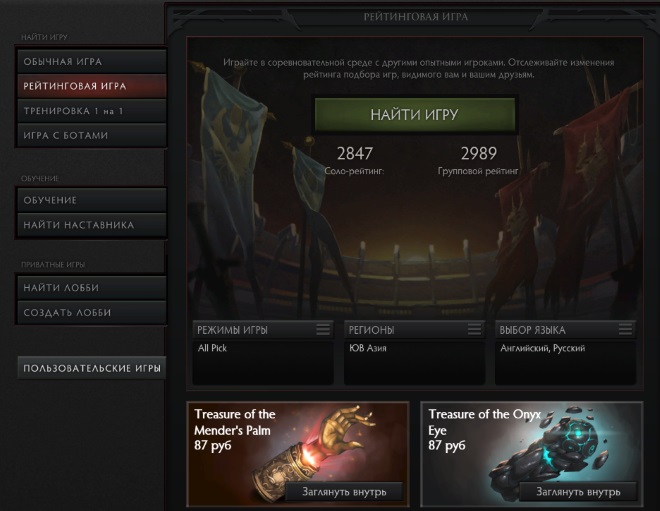Viewport: 660px width, 511px height.
Task: Choose РЕЙТИНГОВАЯ ИГРА in the side menu
Action: click(x=90, y=86)
